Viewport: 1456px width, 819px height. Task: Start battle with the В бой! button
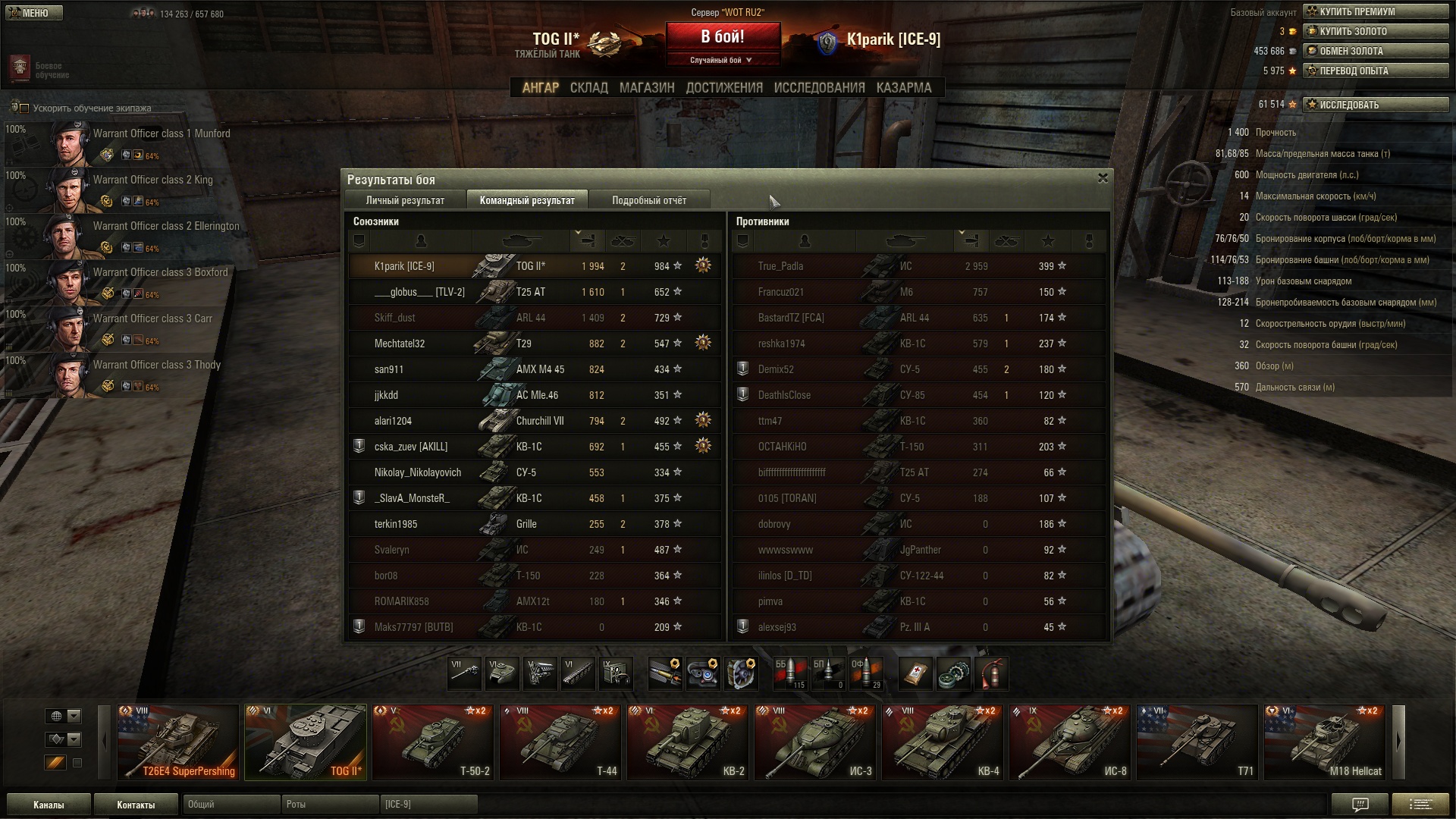pos(723,38)
